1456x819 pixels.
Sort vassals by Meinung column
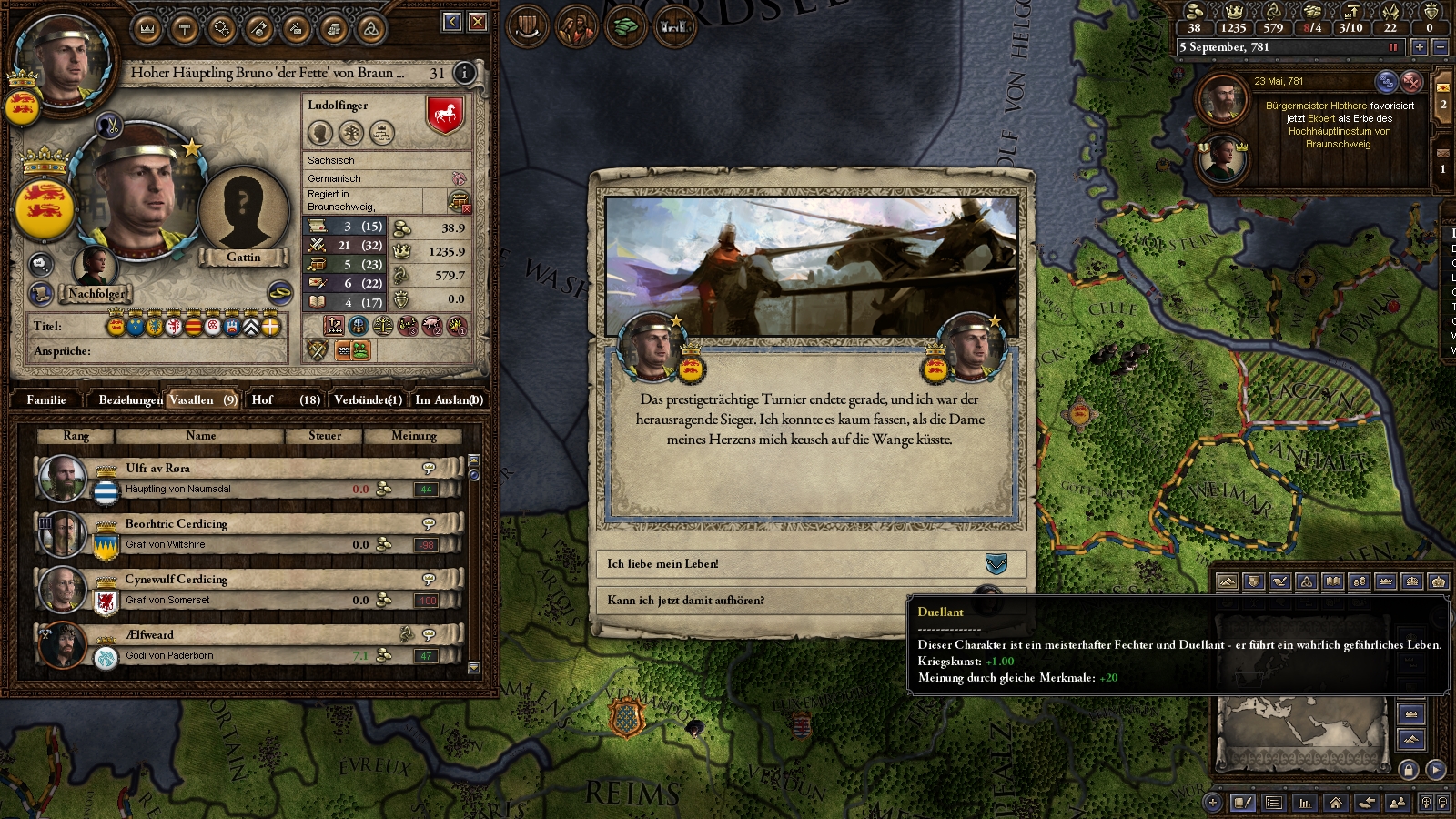(414, 436)
